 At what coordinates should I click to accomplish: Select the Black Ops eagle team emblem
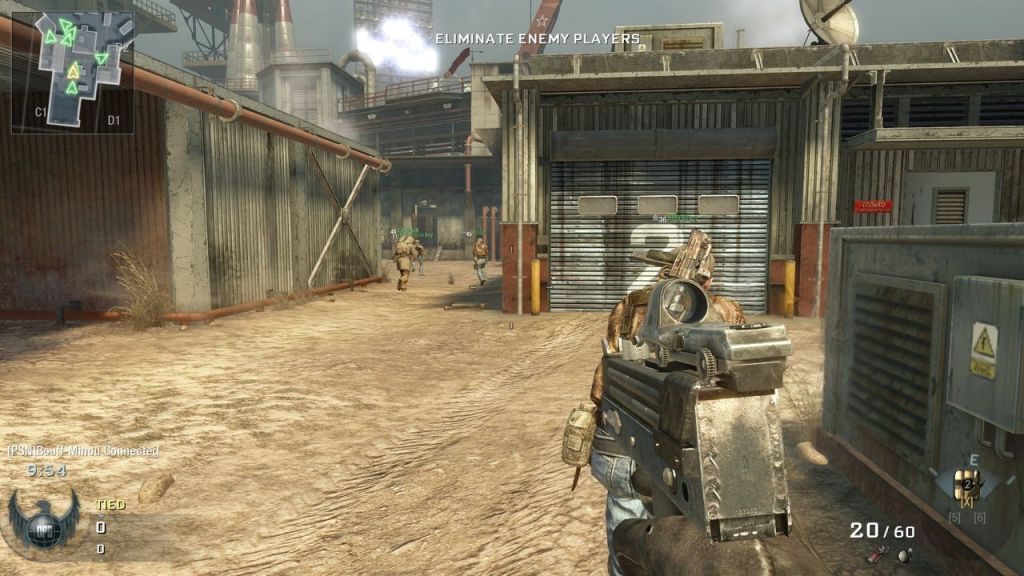pos(42,520)
